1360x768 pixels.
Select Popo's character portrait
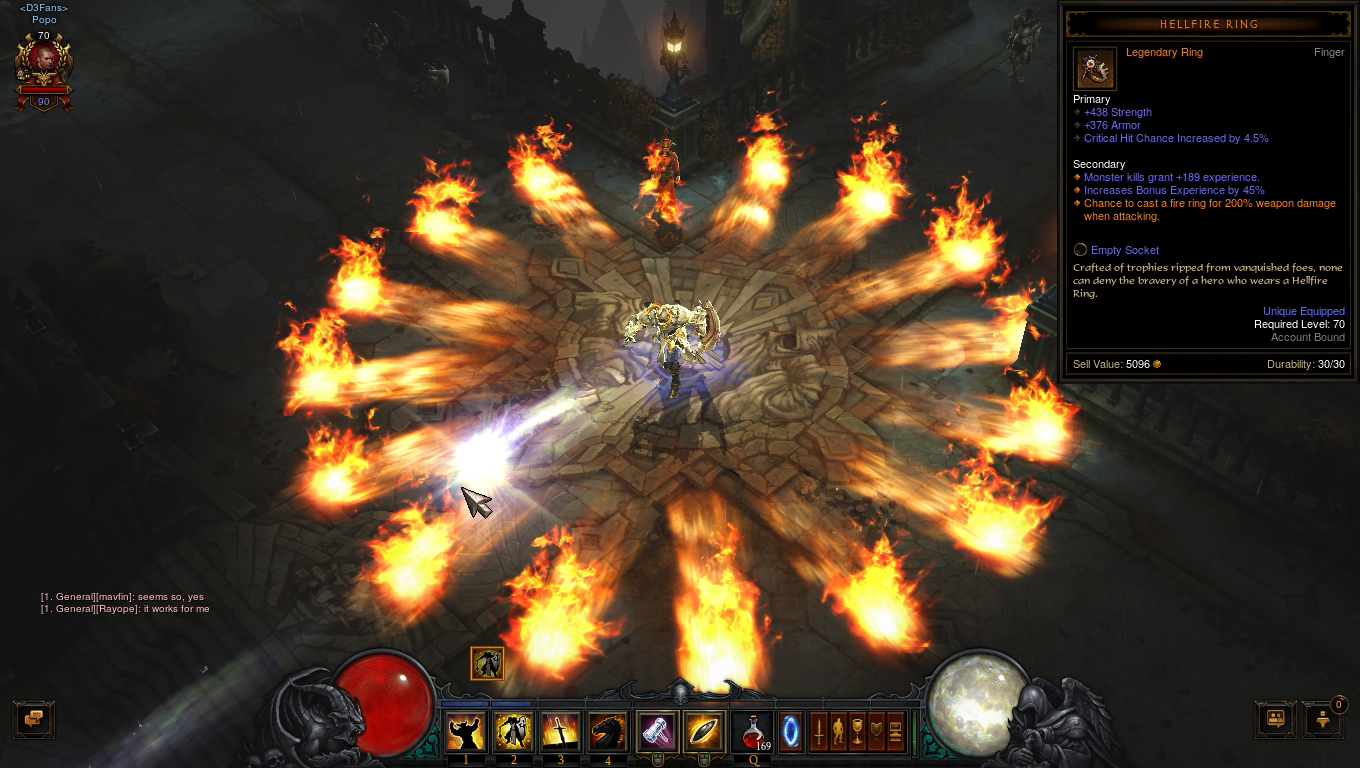click(44, 60)
